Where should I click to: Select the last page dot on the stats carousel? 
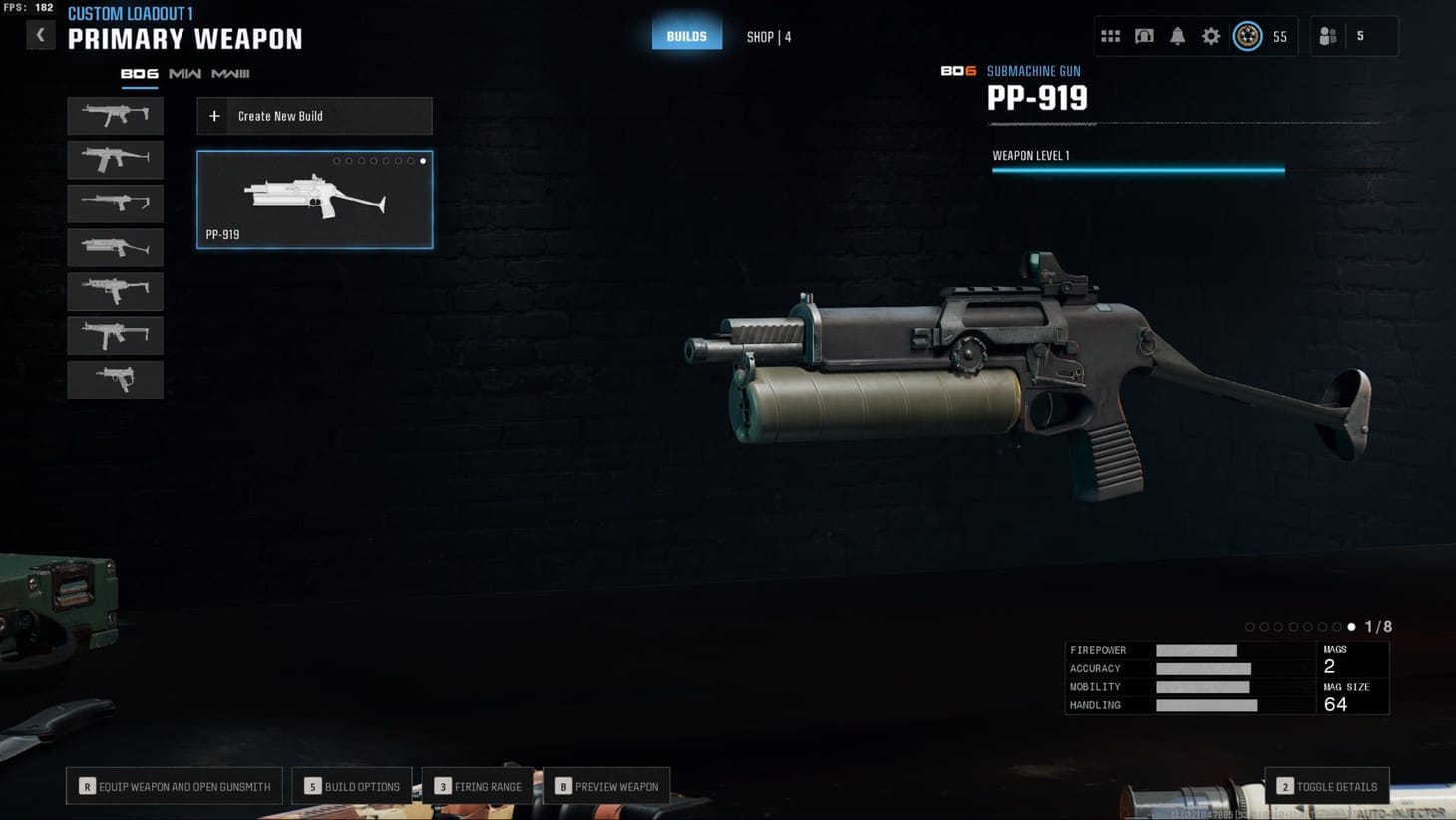tap(1352, 627)
